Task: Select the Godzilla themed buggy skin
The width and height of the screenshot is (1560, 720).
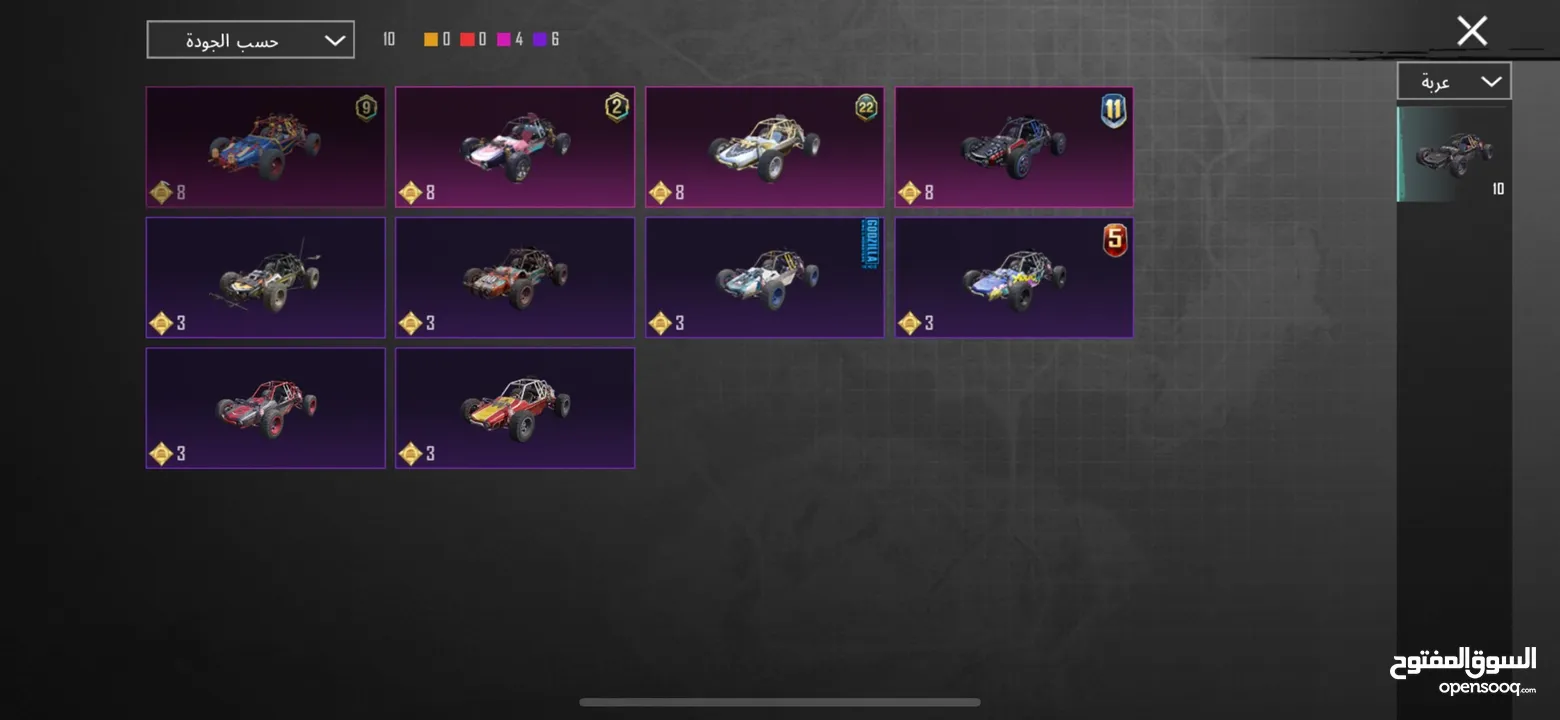Action: pos(764,277)
